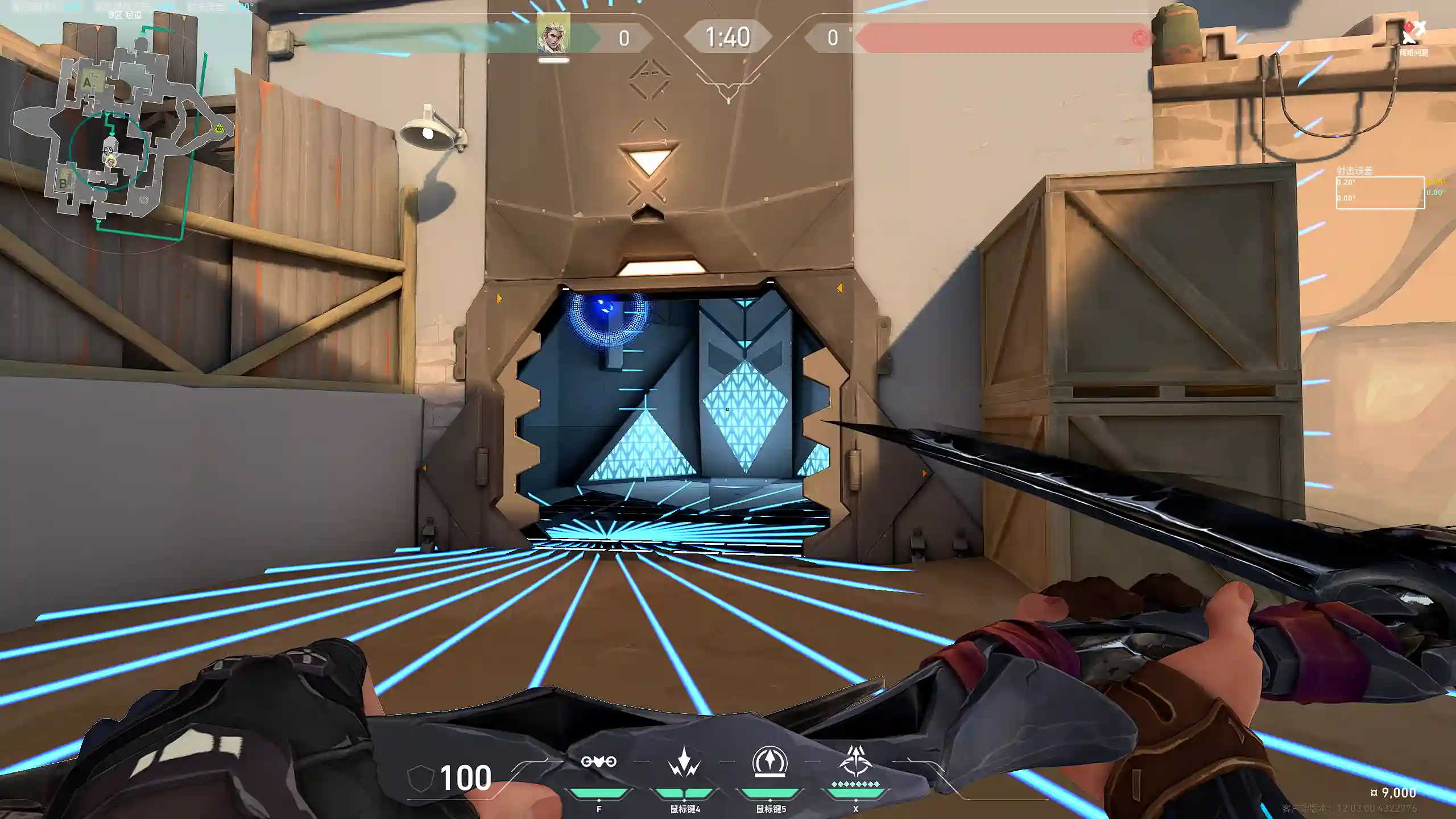The width and height of the screenshot is (1456, 819).
Task: Equip the Recon Bolt ability icon
Action: click(770, 762)
